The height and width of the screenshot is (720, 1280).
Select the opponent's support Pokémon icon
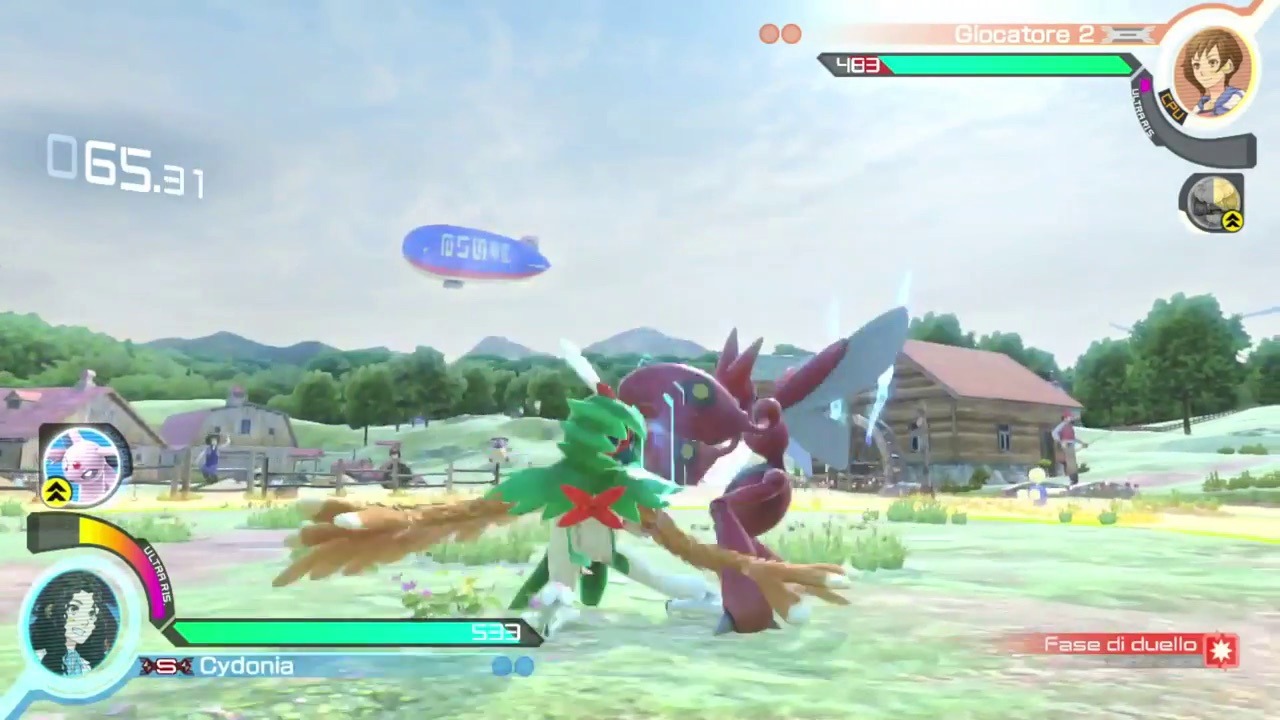(1212, 202)
